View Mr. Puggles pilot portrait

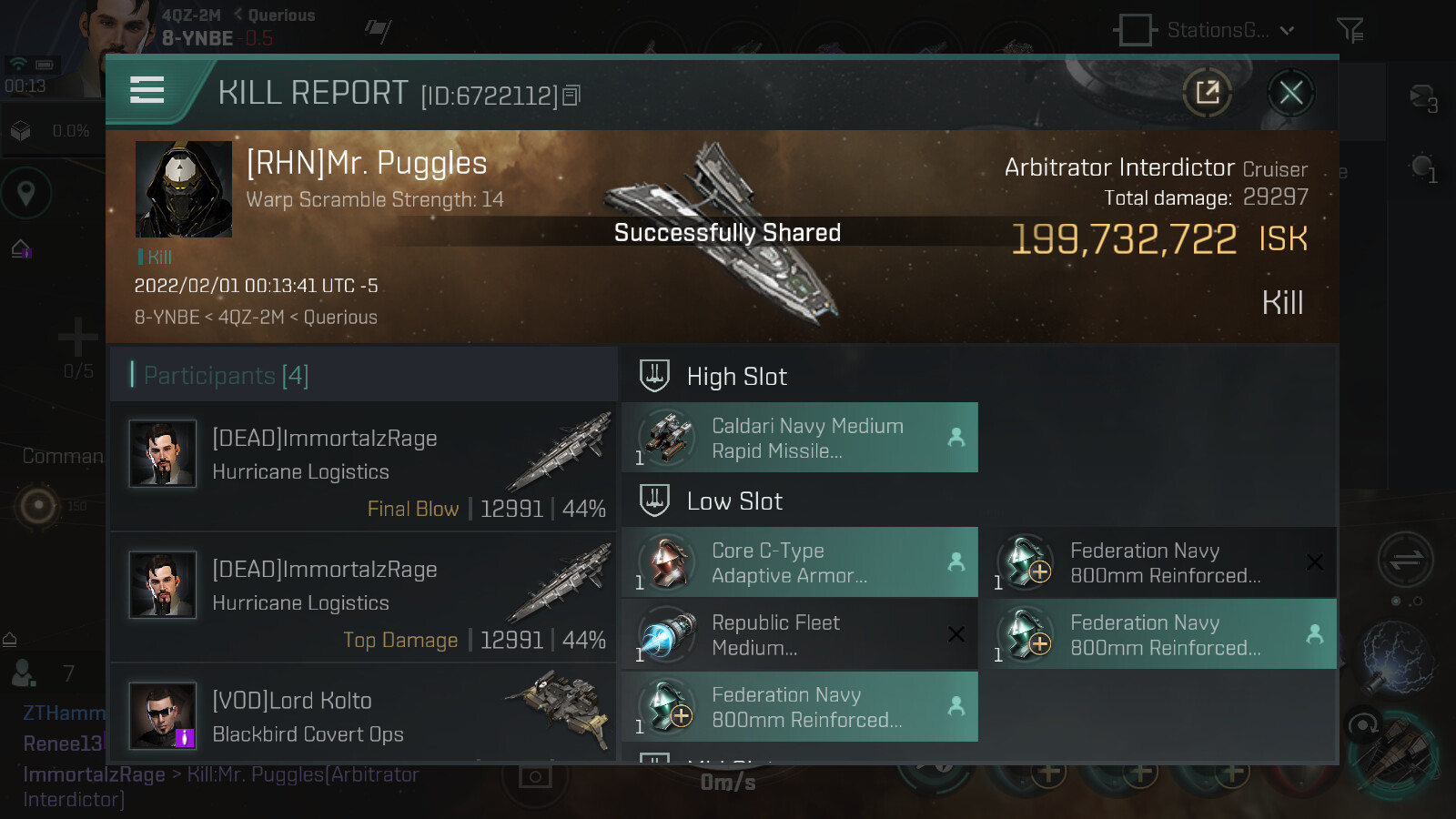(x=184, y=189)
